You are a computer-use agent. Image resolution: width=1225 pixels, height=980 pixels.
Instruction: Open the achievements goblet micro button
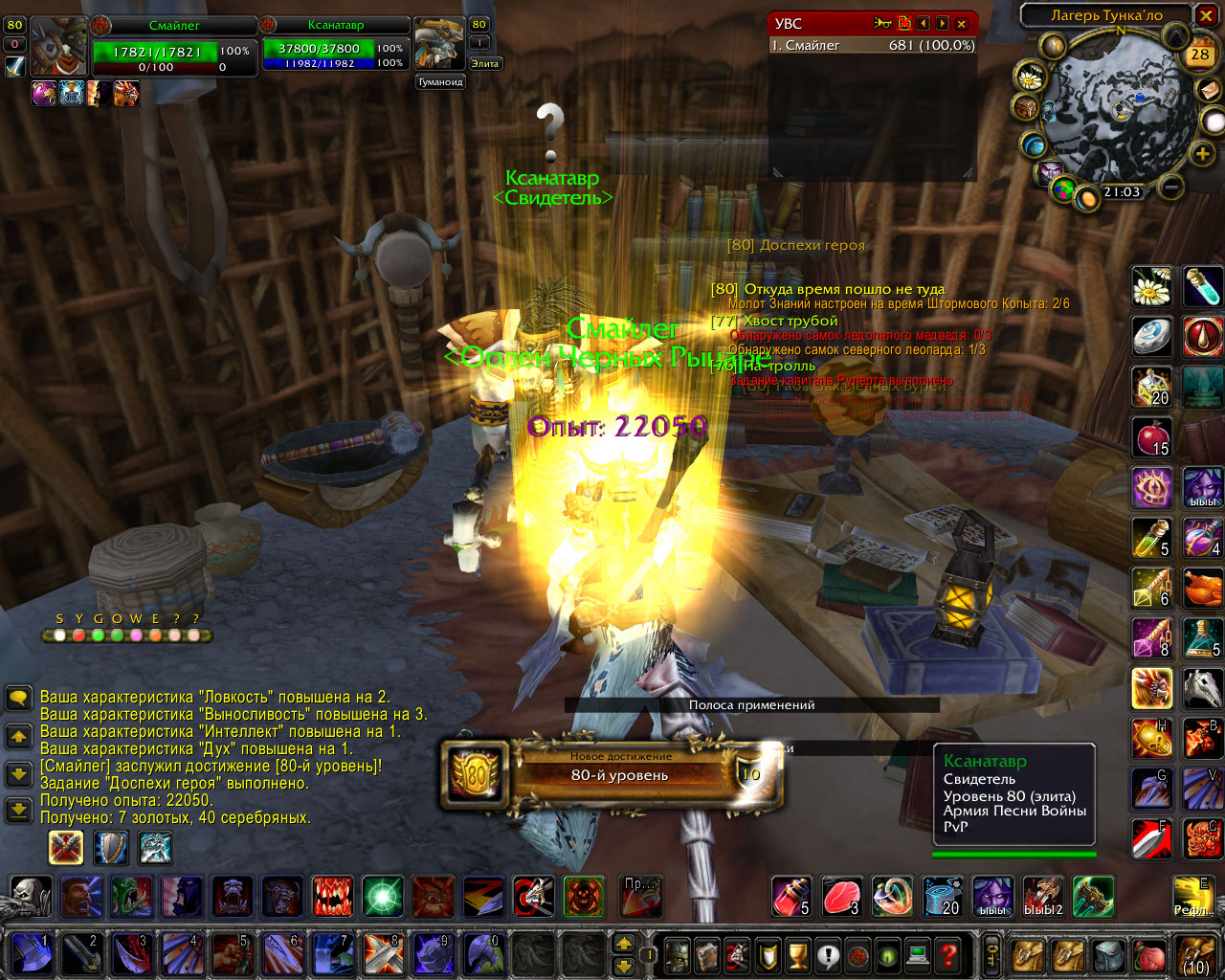pyautogui.click(x=797, y=954)
